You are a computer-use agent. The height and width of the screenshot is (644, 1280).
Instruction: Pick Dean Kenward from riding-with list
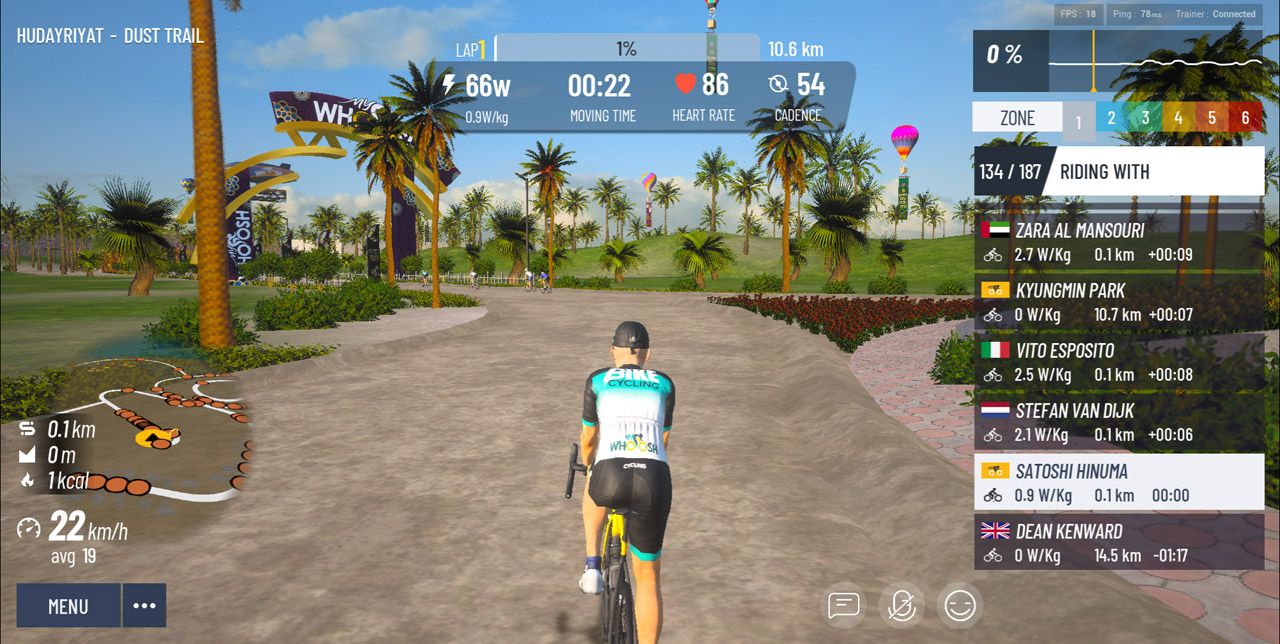coord(1119,543)
